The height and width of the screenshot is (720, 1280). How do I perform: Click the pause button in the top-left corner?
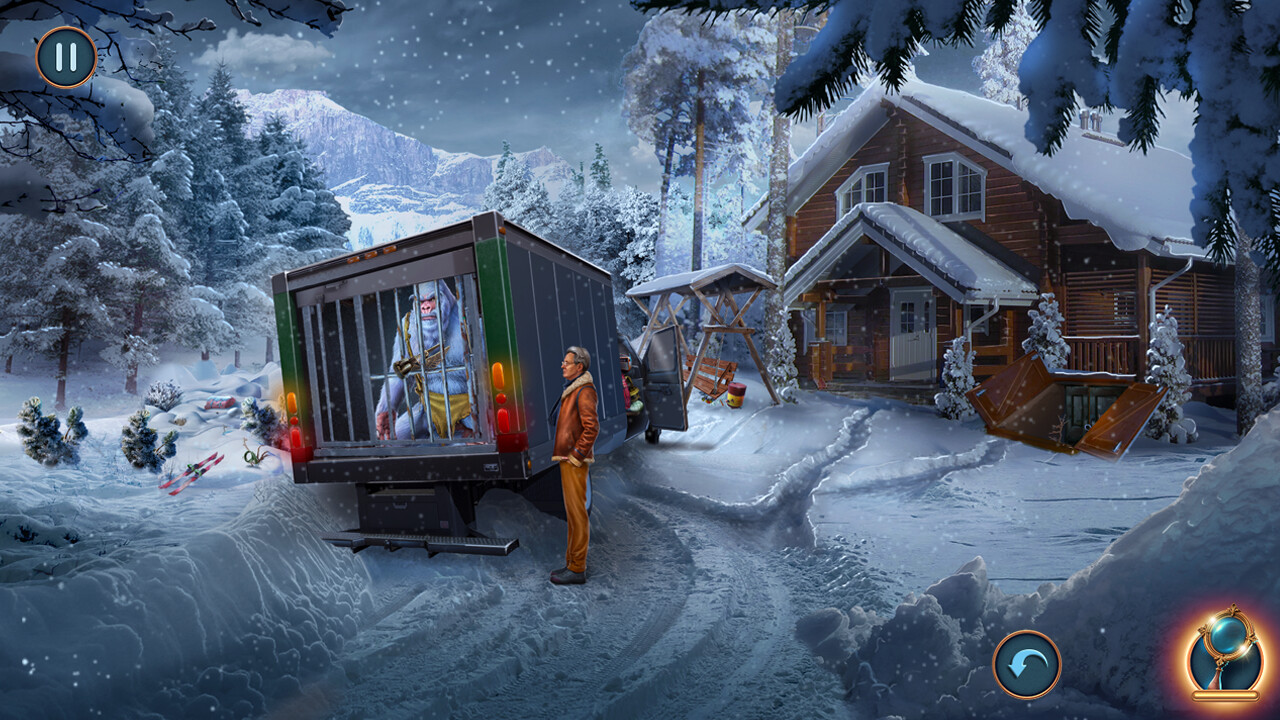tap(64, 57)
